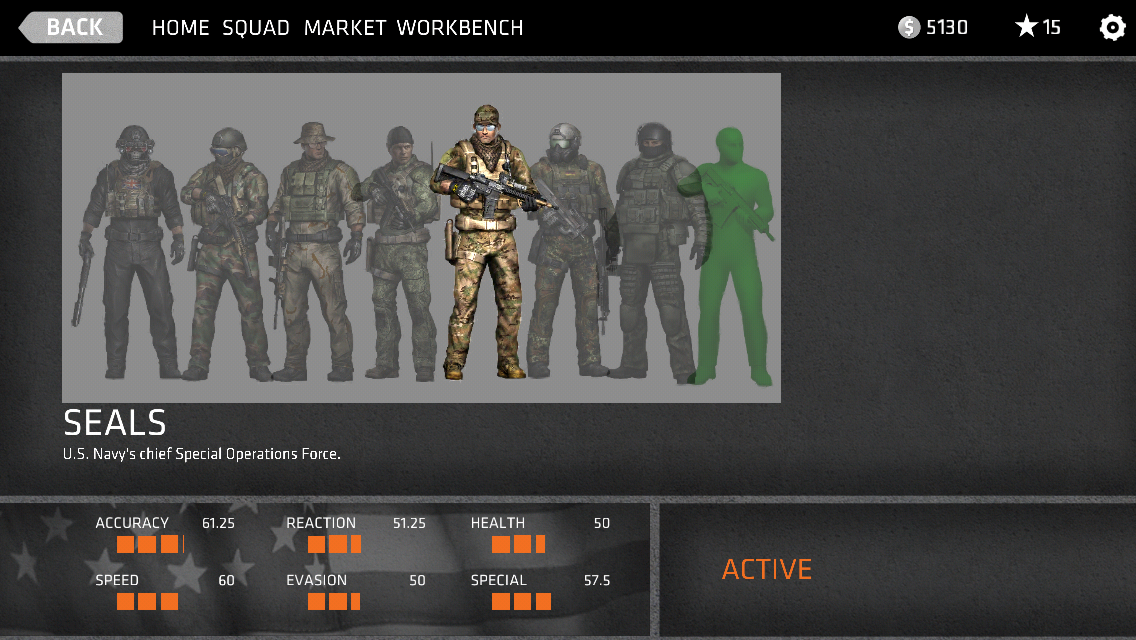1136x640 pixels.
Task: Click the ACTIVE status button
Action: point(767,569)
